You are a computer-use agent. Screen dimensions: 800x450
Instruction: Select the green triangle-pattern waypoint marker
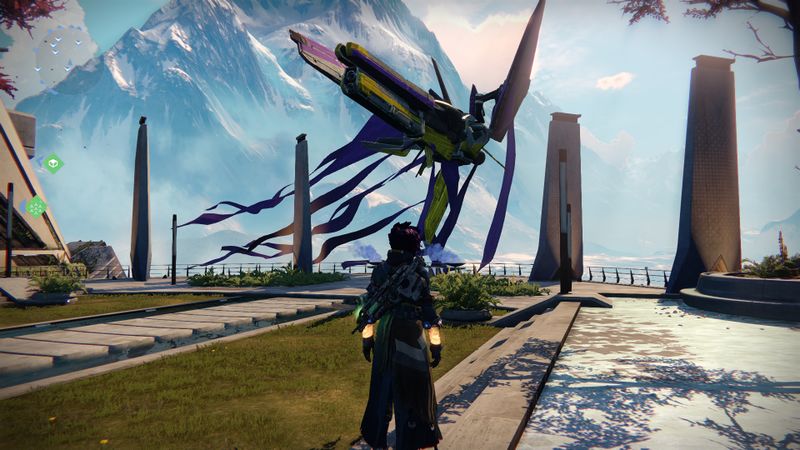pyautogui.click(x=36, y=207)
